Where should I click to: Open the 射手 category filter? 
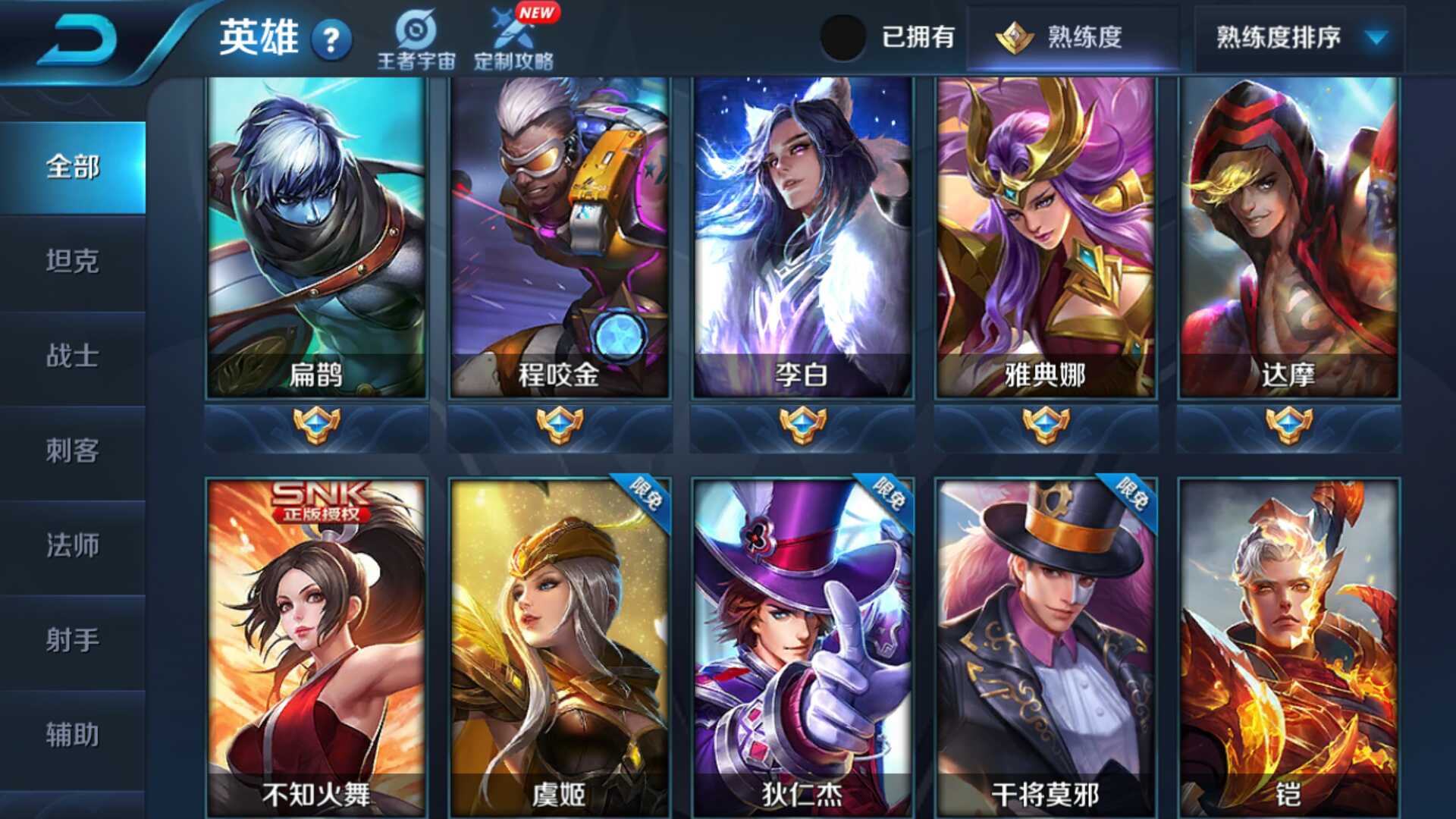[74, 641]
